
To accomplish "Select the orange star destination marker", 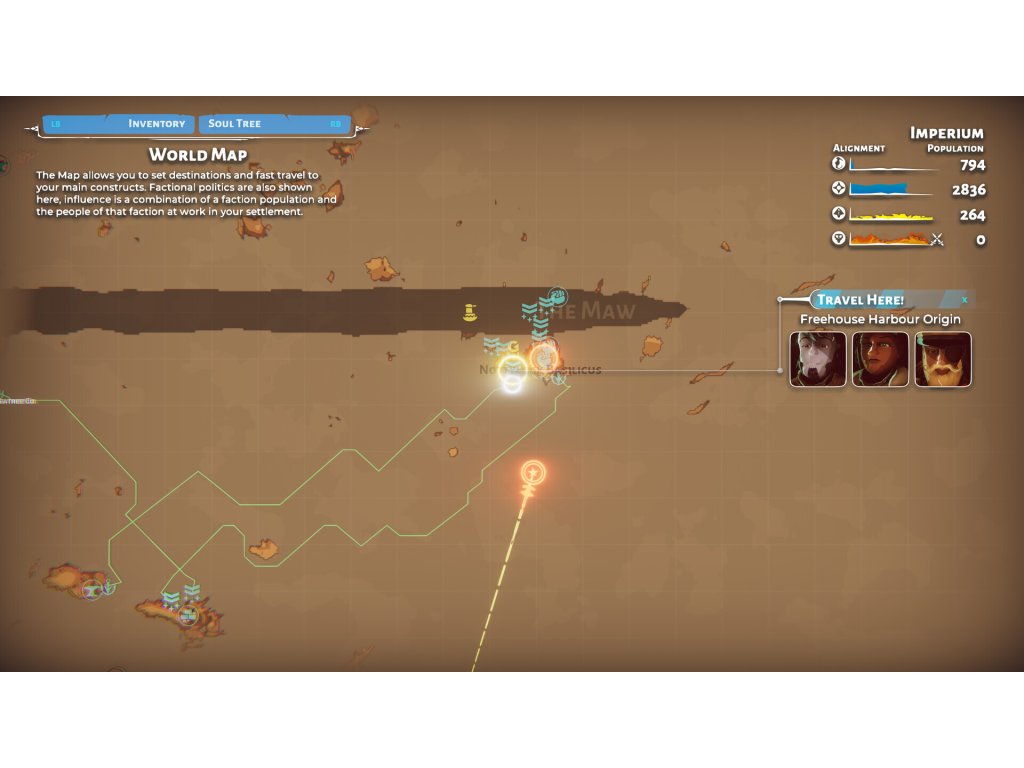I will [534, 472].
